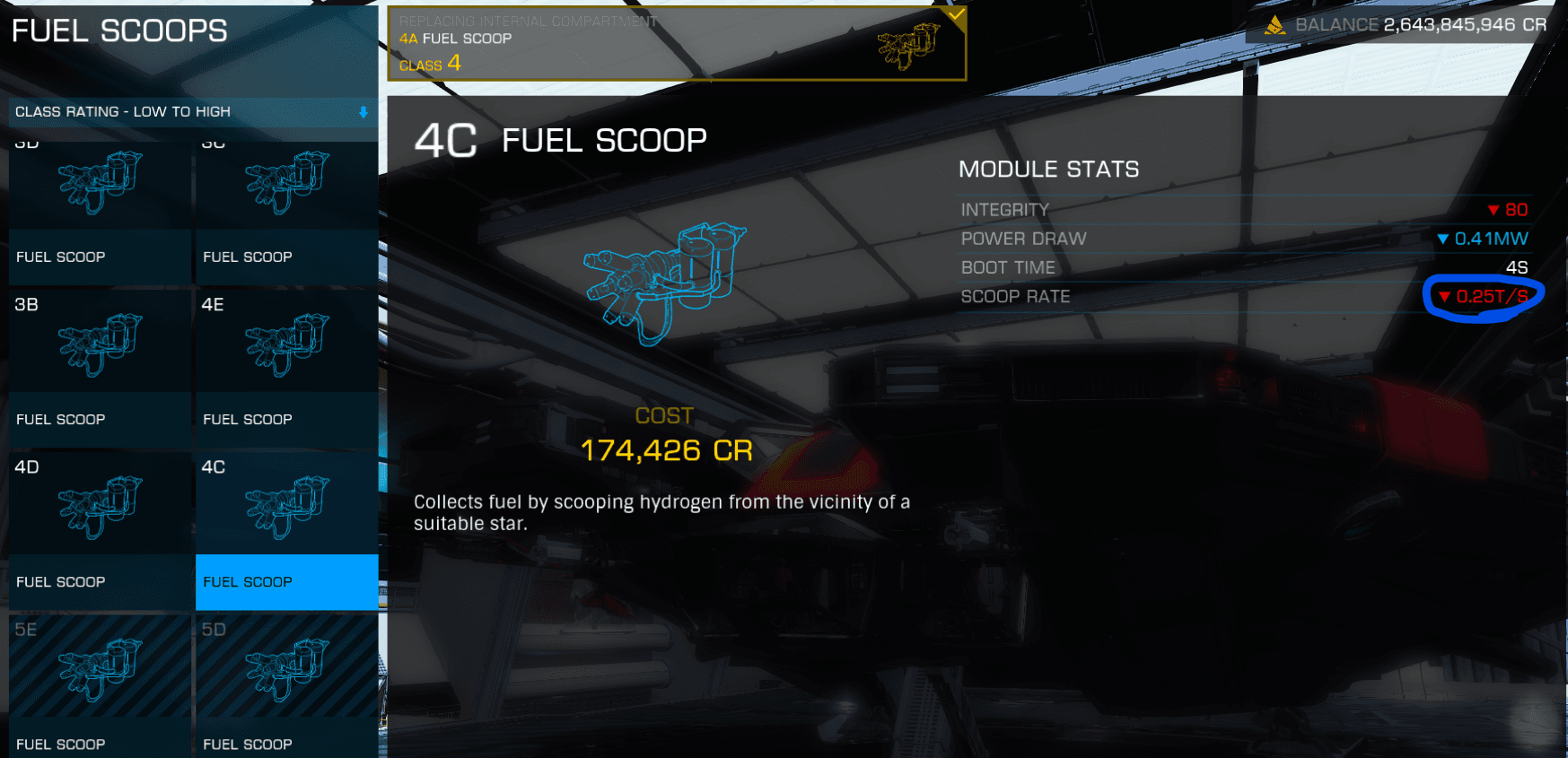The width and height of the screenshot is (1568, 758).
Task: Select the highlighted 4C fuel scoop
Action: (286, 529)
